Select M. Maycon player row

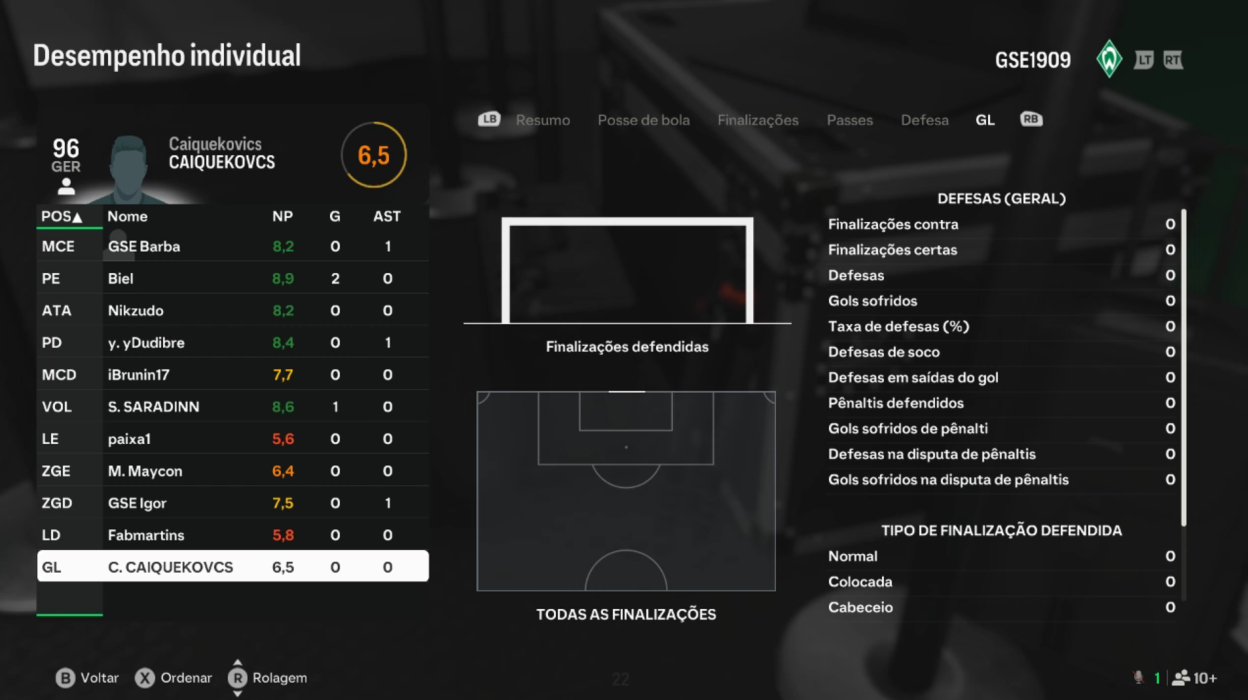233,470
